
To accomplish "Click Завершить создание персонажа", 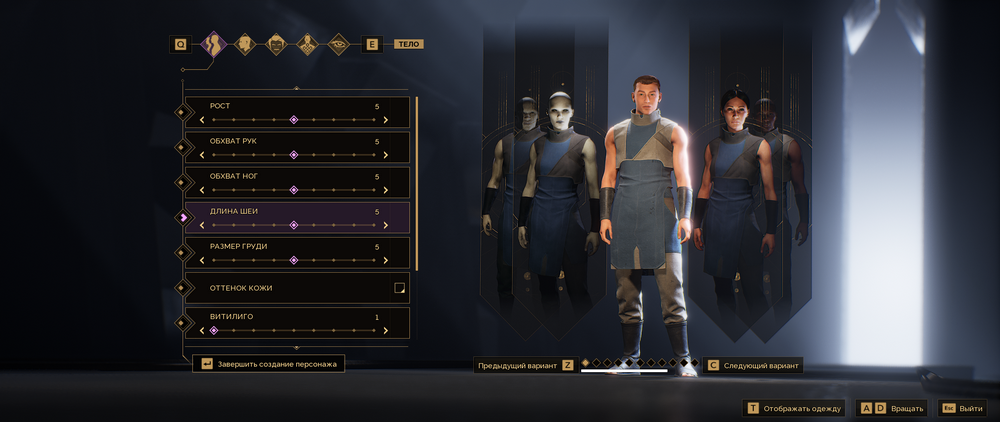I will 270,364.
